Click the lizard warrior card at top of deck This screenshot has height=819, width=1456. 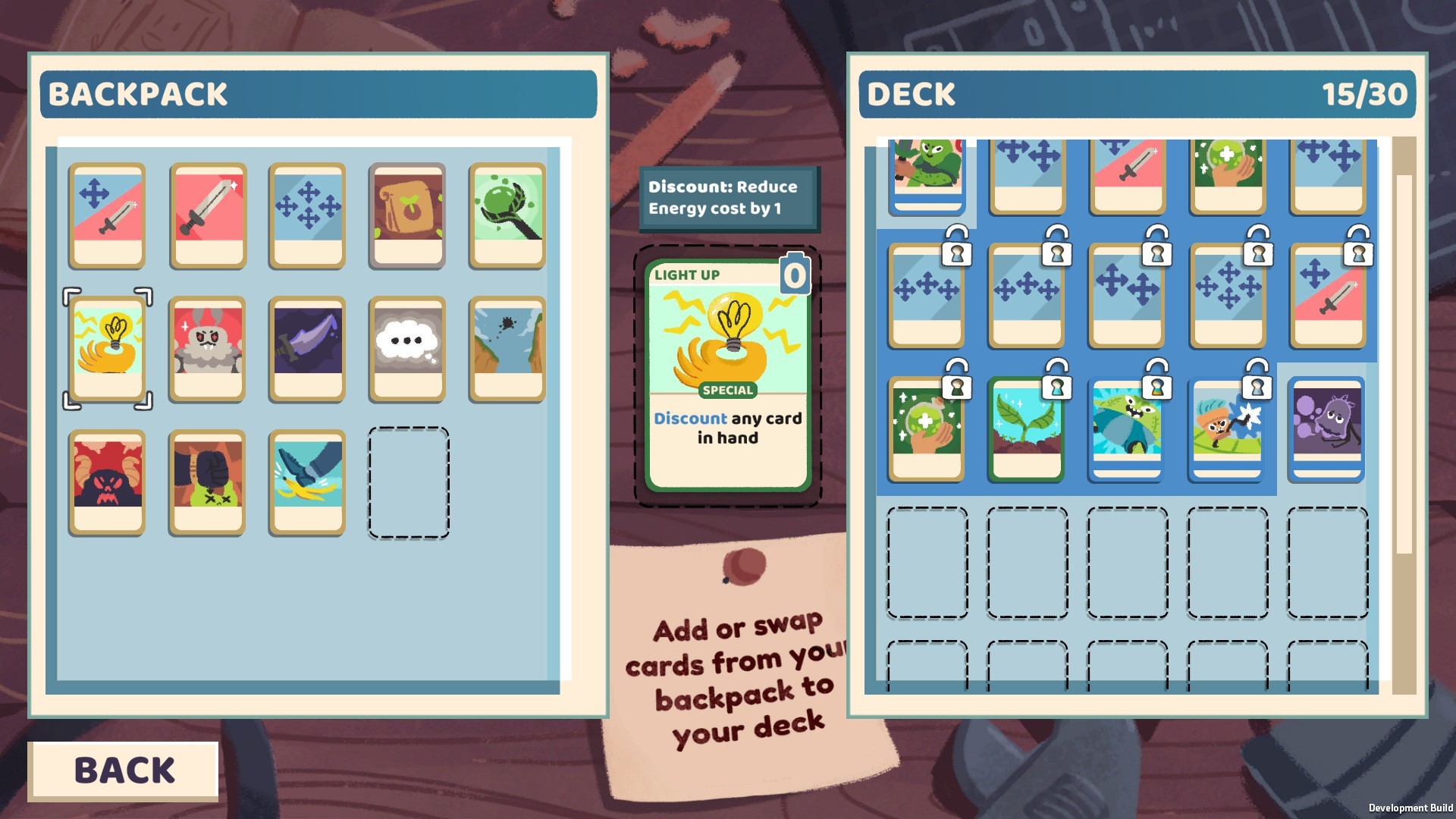[925, 174]
